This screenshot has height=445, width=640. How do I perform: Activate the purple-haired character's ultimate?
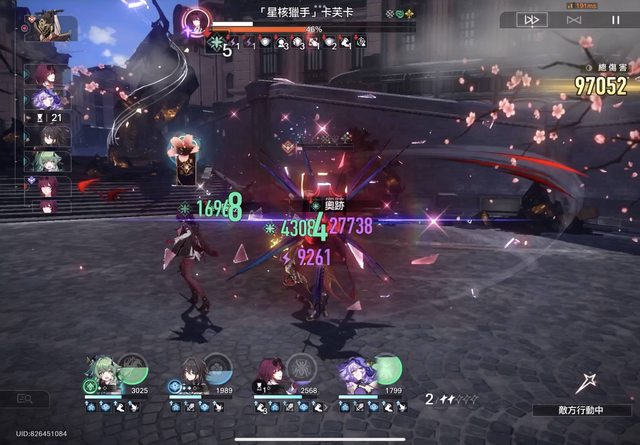386,367
